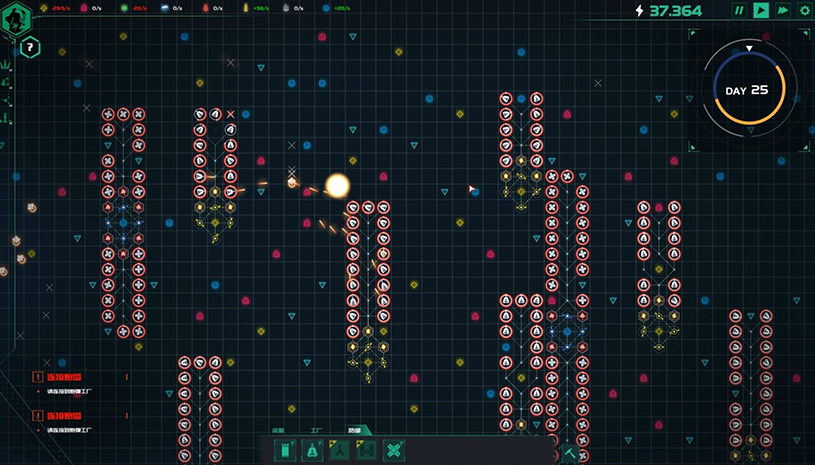The height and width of the screenshot is (465, 815).
Task: Set game to normal play speed
Action: 761,11
